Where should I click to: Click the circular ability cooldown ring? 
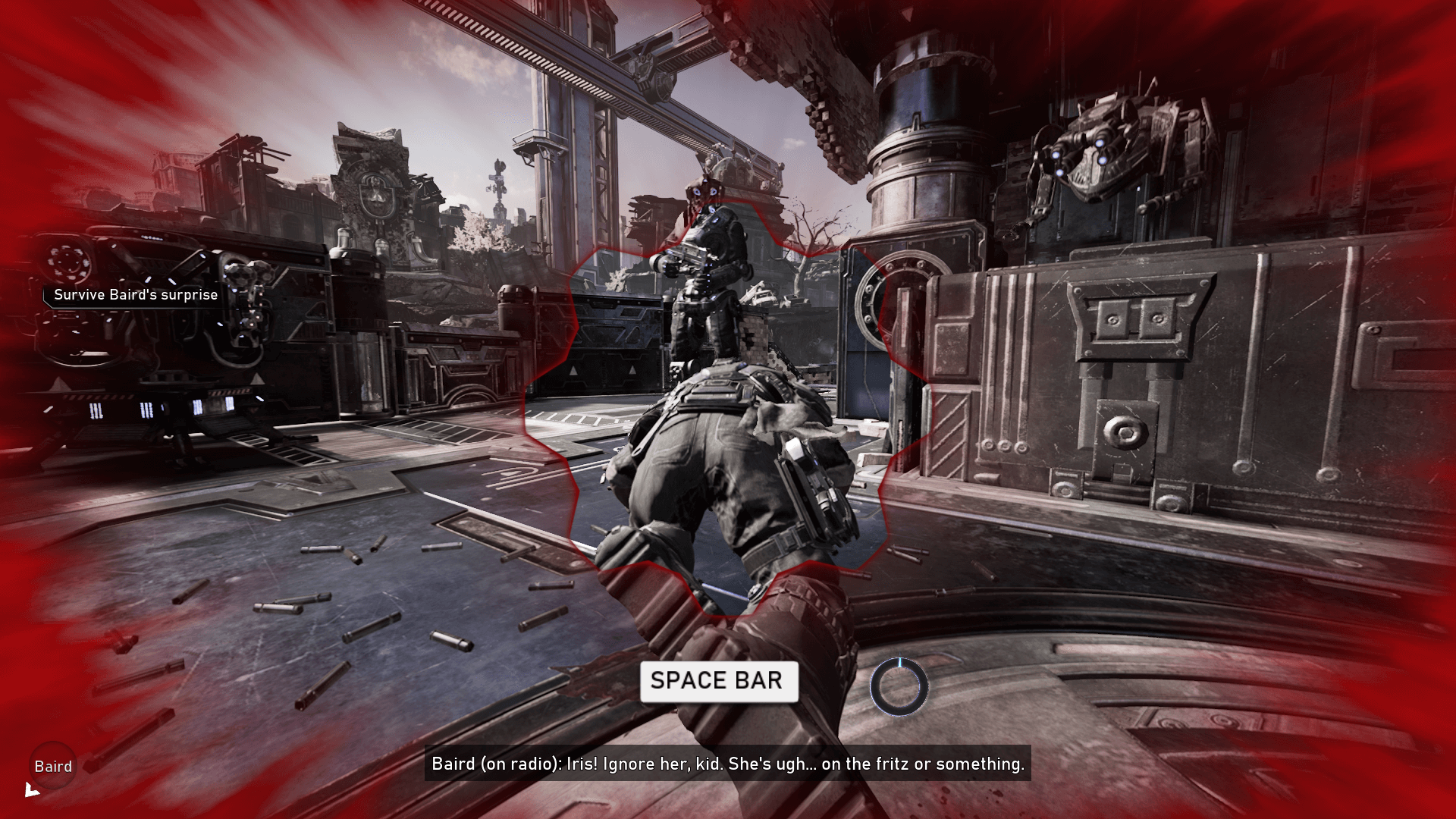click(901, 686)
